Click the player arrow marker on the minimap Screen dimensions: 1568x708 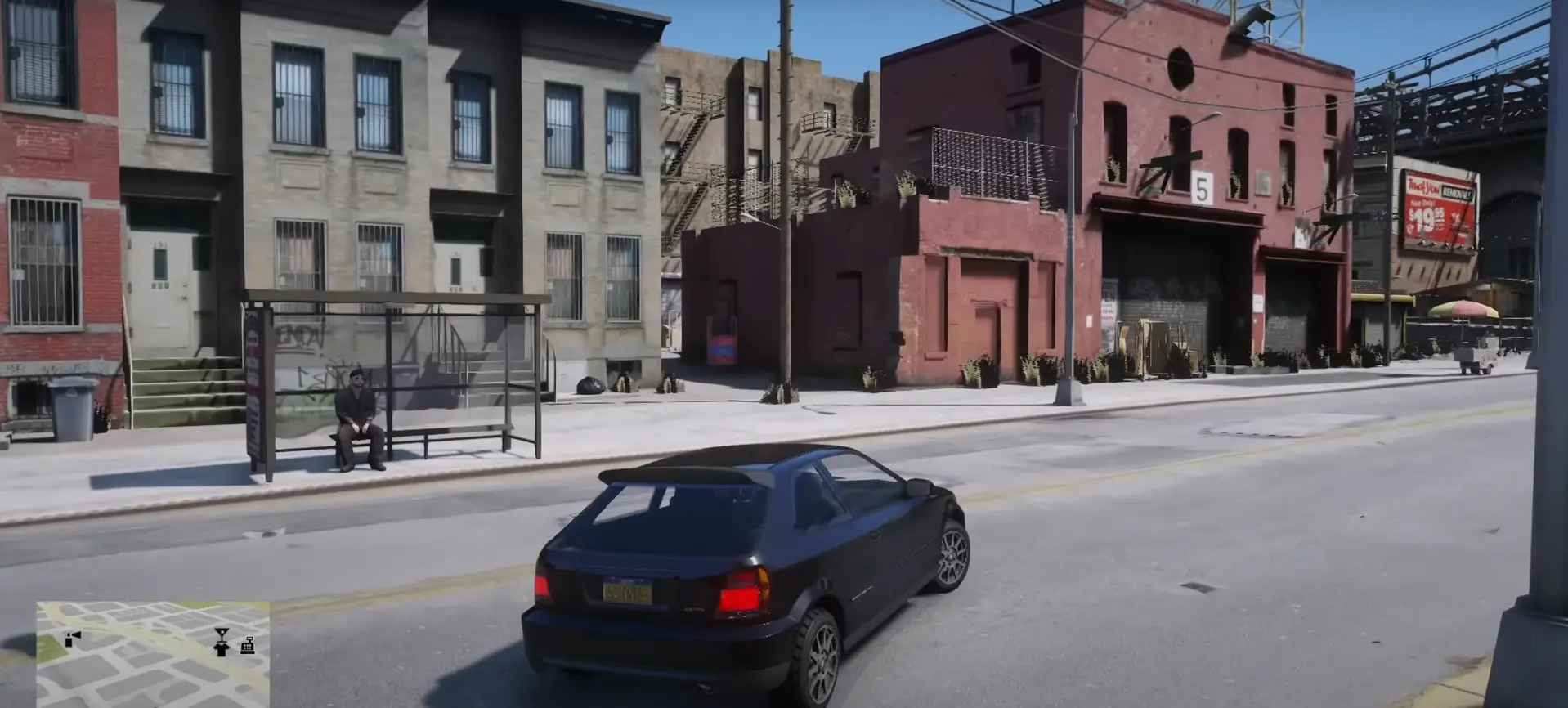[x=77, y=634]
